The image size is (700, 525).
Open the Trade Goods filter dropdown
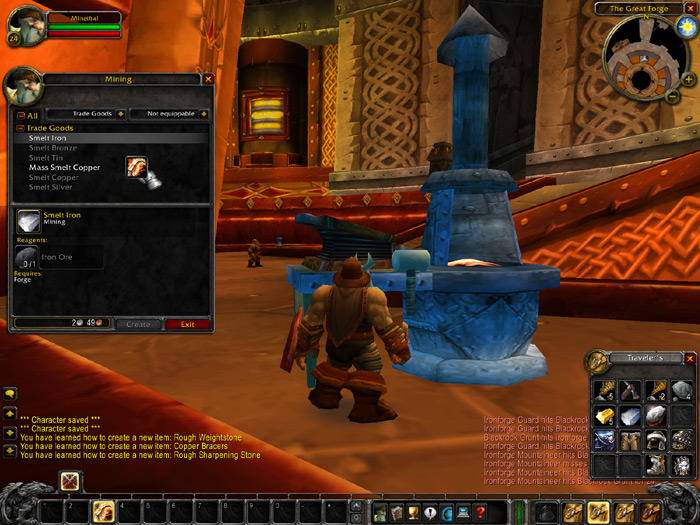click(121, 114)
